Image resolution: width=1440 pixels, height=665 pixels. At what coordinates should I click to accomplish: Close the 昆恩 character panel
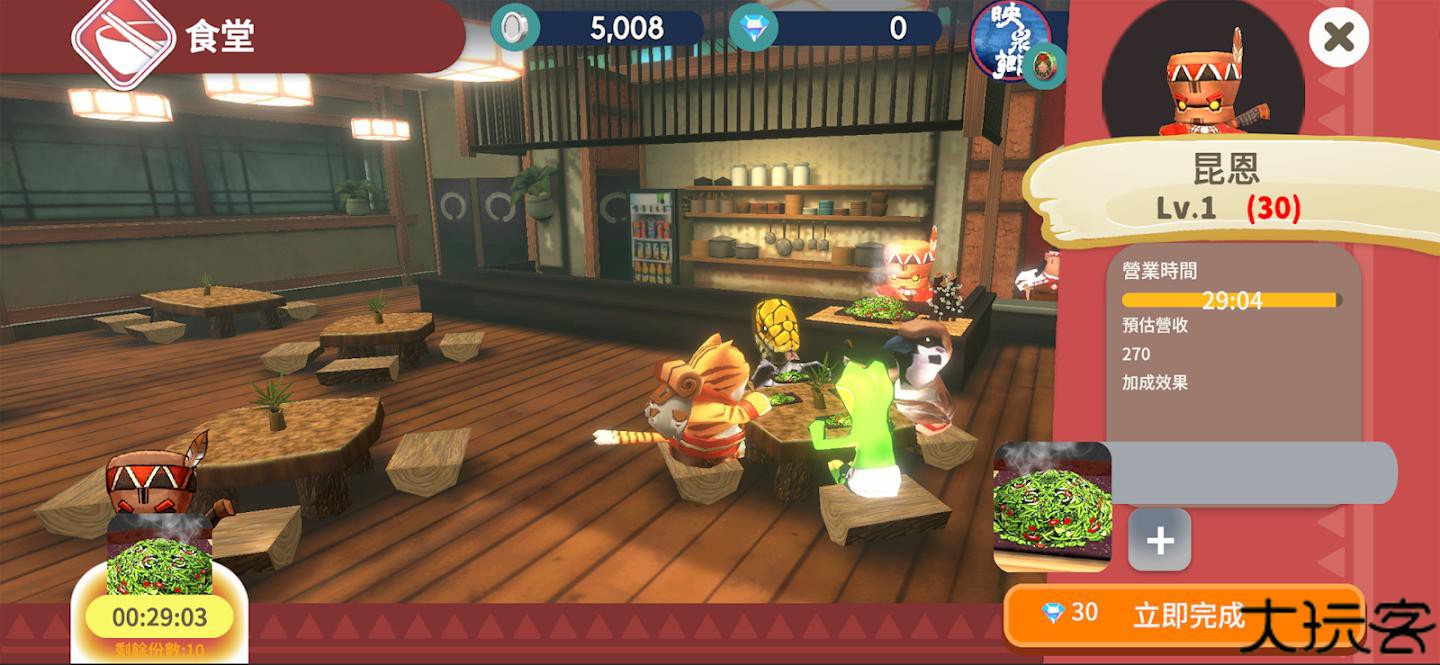click(x=1338, y=38)
